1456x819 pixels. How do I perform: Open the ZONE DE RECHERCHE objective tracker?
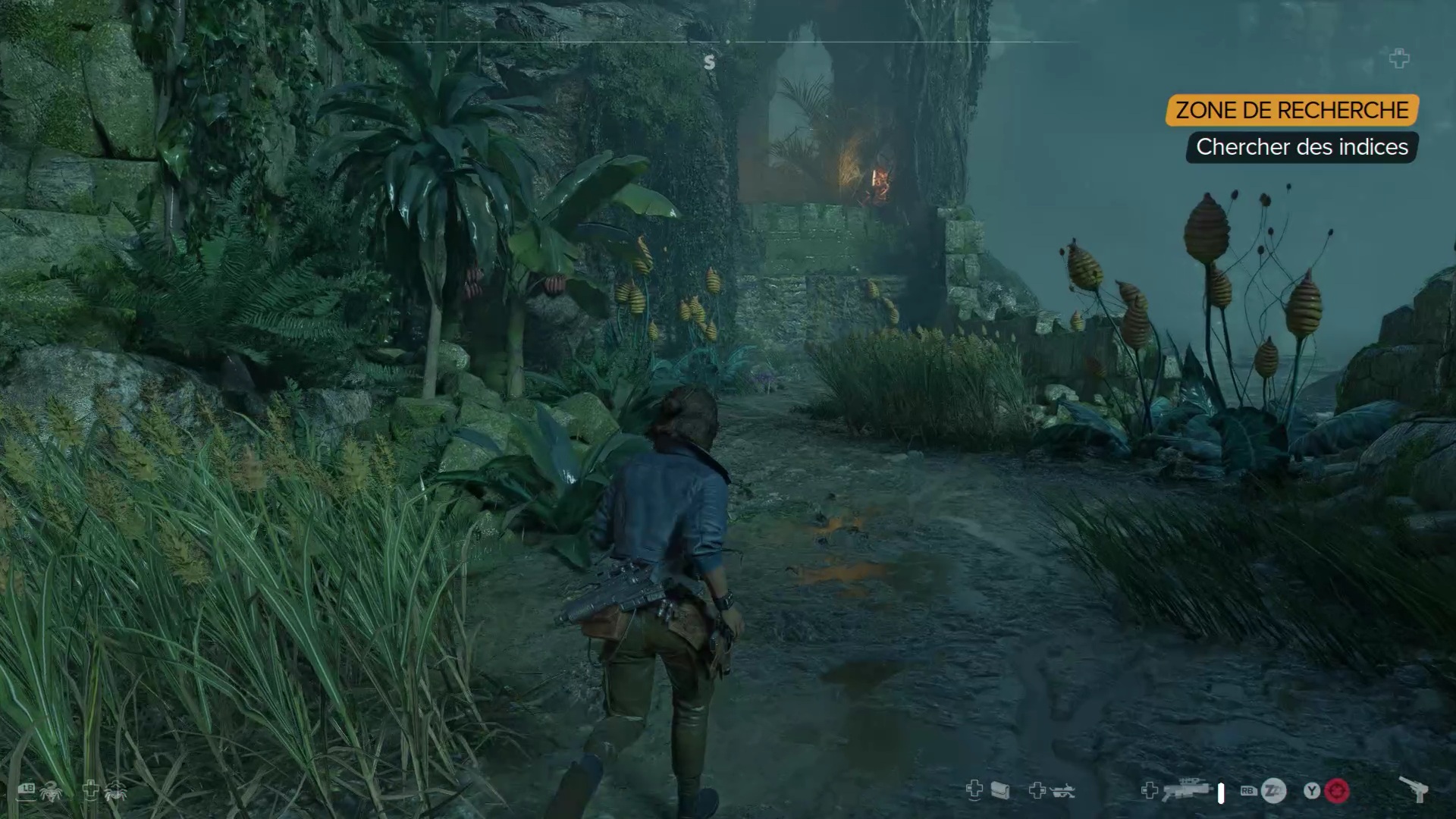point(1291,110)
